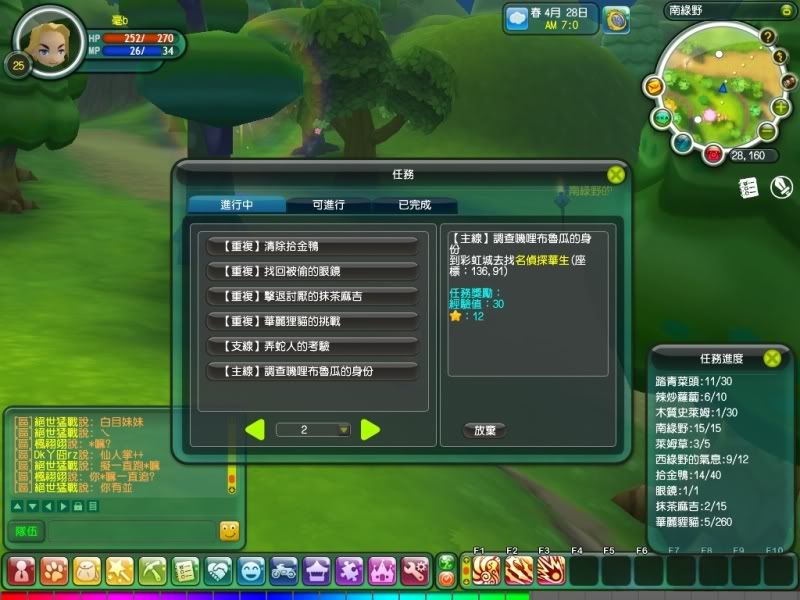The height and width of the screenshot is (600, 800).
Task: Open the mail envelope icon by minimap
Action: pyautogui.click(x=652, y=87)
